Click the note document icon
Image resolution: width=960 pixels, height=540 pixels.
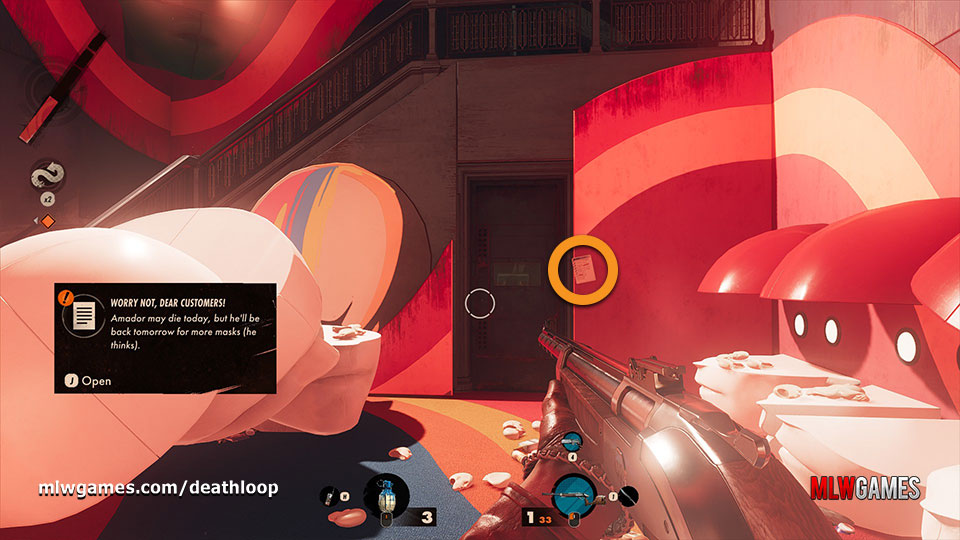[85, 316]
